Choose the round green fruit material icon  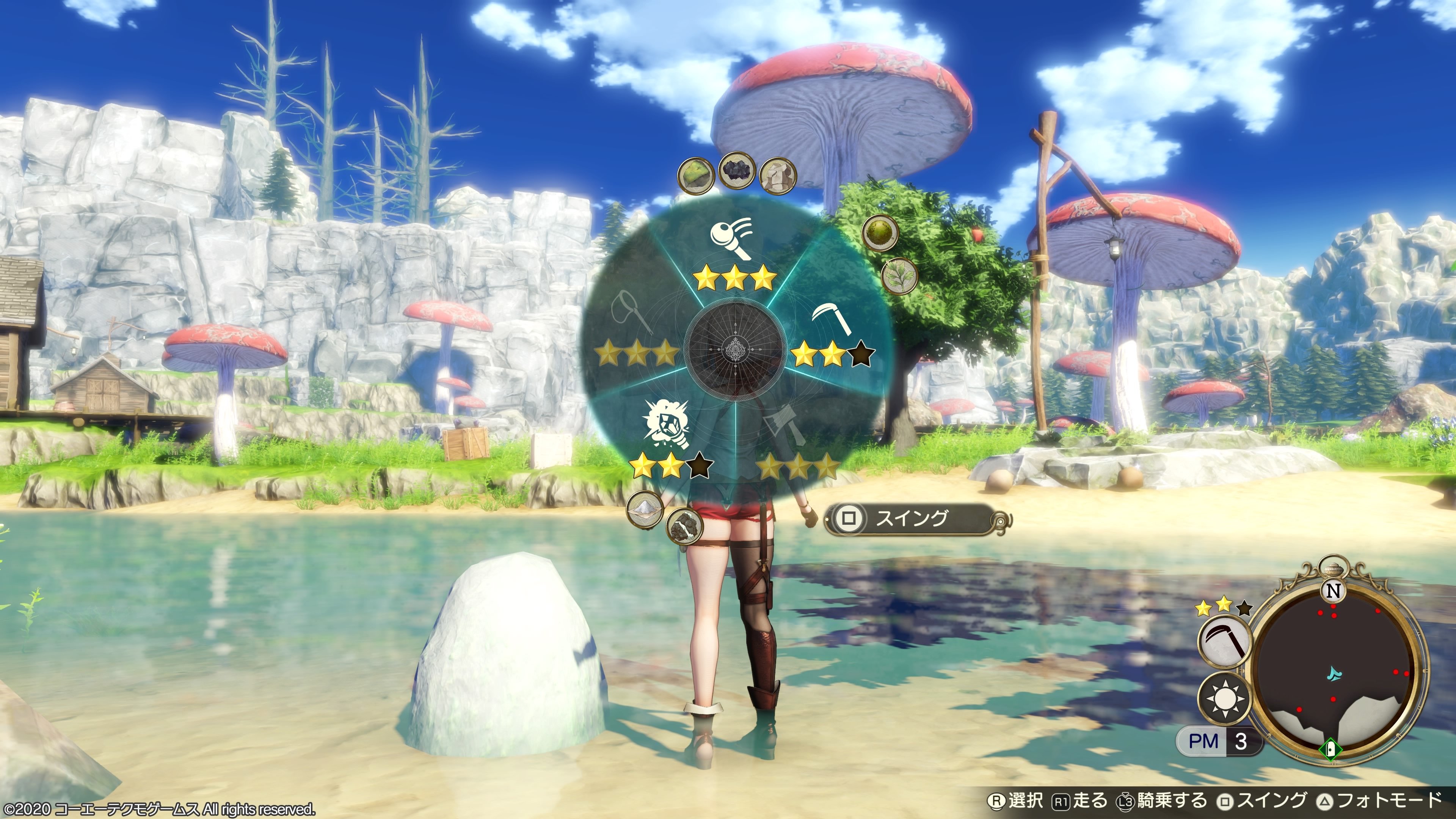coord(880,232)
